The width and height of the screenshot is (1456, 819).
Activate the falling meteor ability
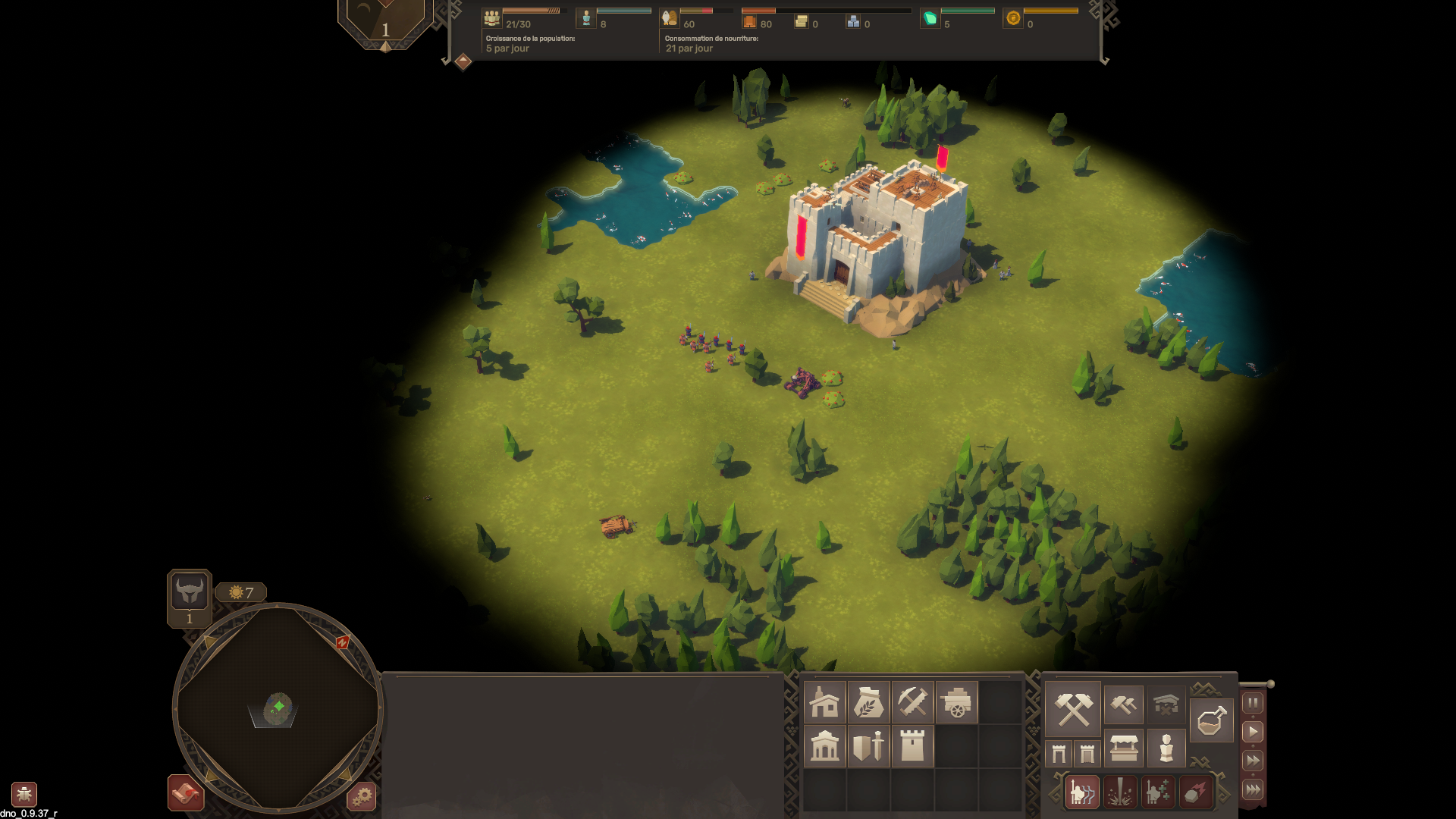1196,793
